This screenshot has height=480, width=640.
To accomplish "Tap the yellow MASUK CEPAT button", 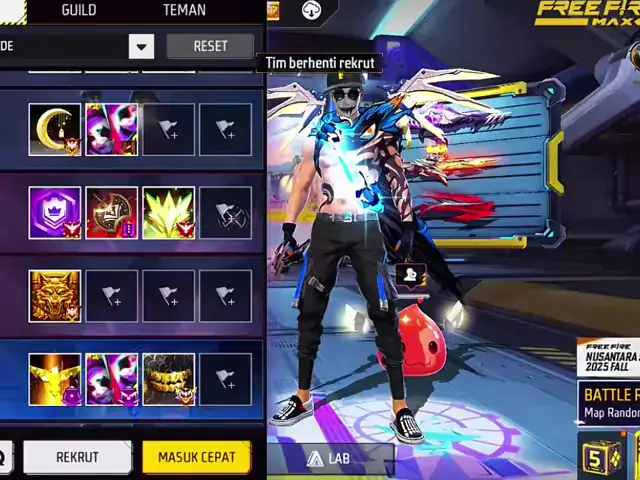I will (x=196, y=457).
